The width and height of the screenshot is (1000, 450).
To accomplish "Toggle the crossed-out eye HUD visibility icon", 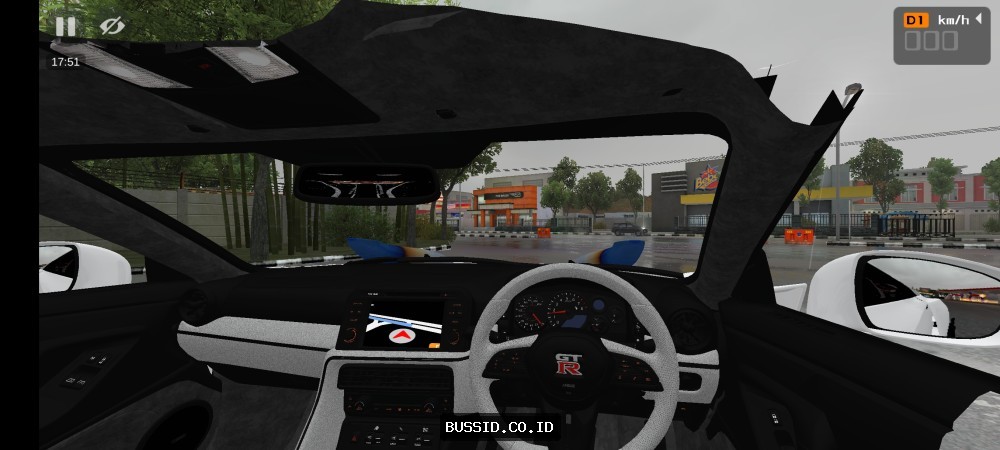I will tap(112, 26).
